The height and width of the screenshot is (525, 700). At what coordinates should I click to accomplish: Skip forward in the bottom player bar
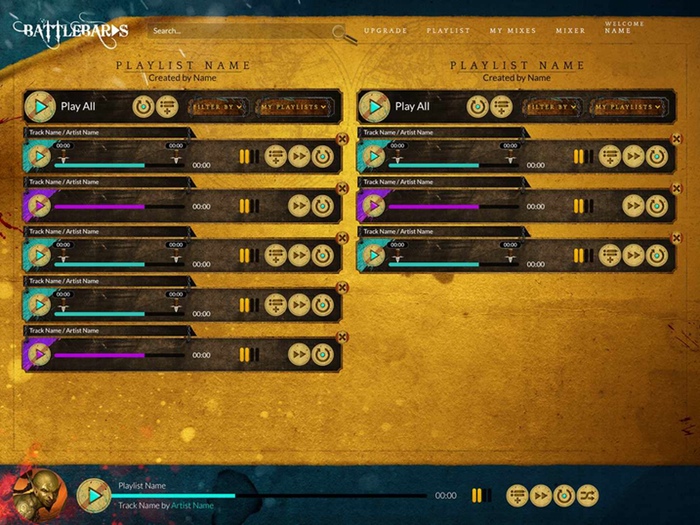pyautogui.click(x=541, y=495)
